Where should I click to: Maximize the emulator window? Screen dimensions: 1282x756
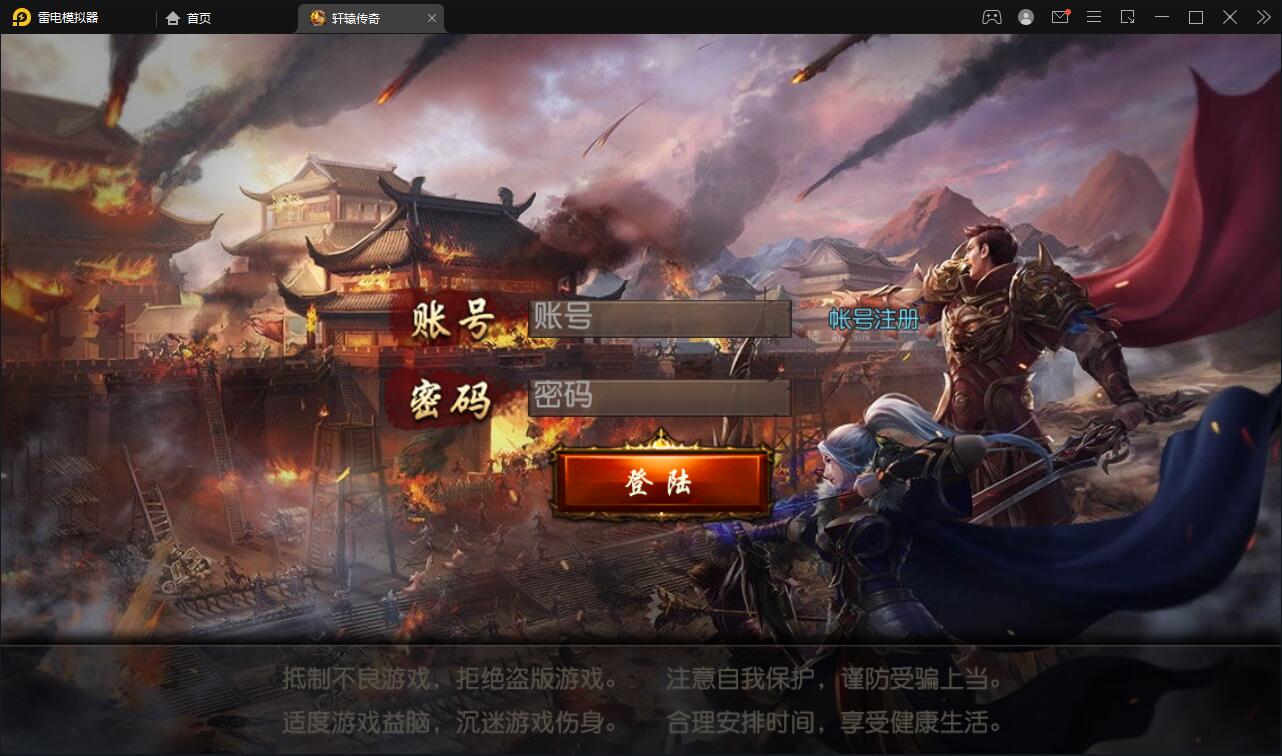pos(1195,17)
